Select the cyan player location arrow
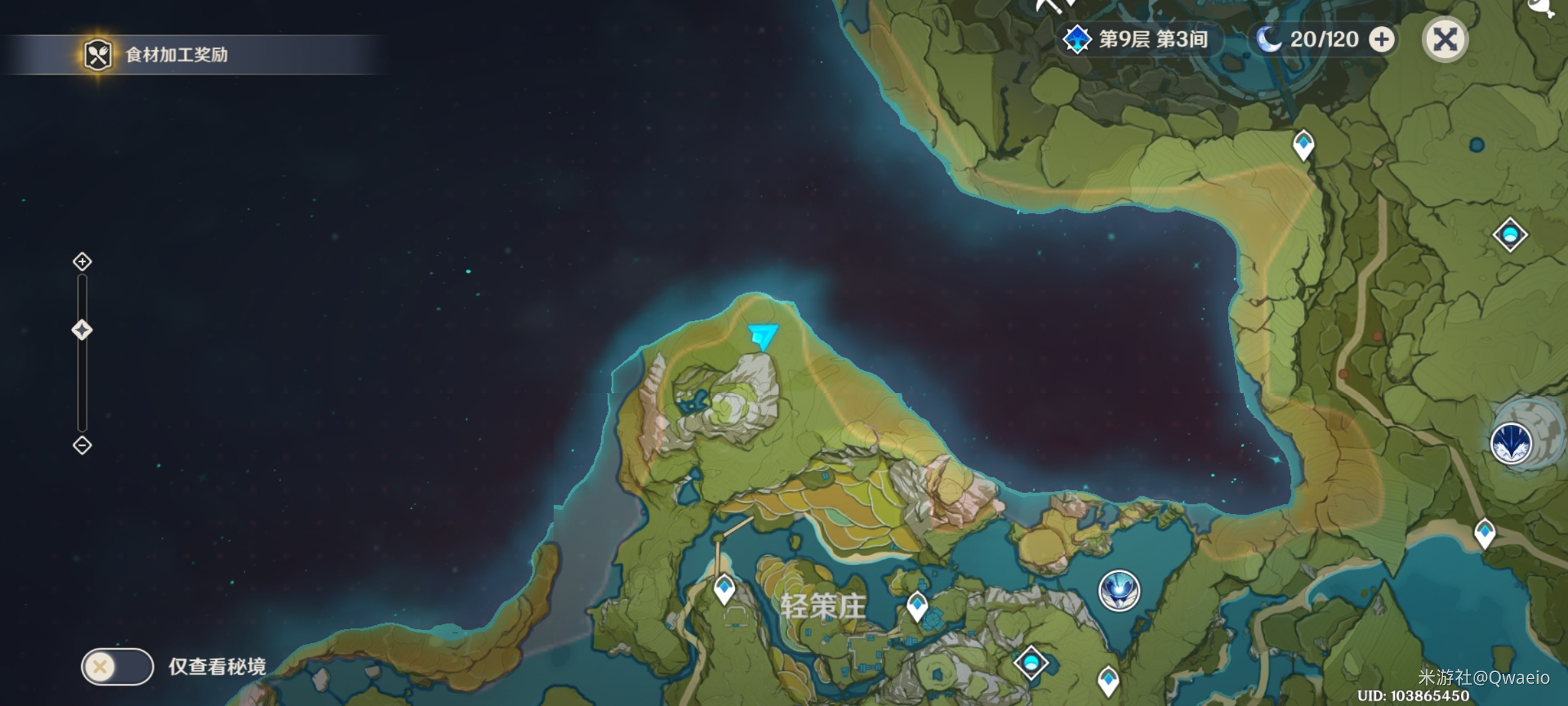 [x=762, y=337]
